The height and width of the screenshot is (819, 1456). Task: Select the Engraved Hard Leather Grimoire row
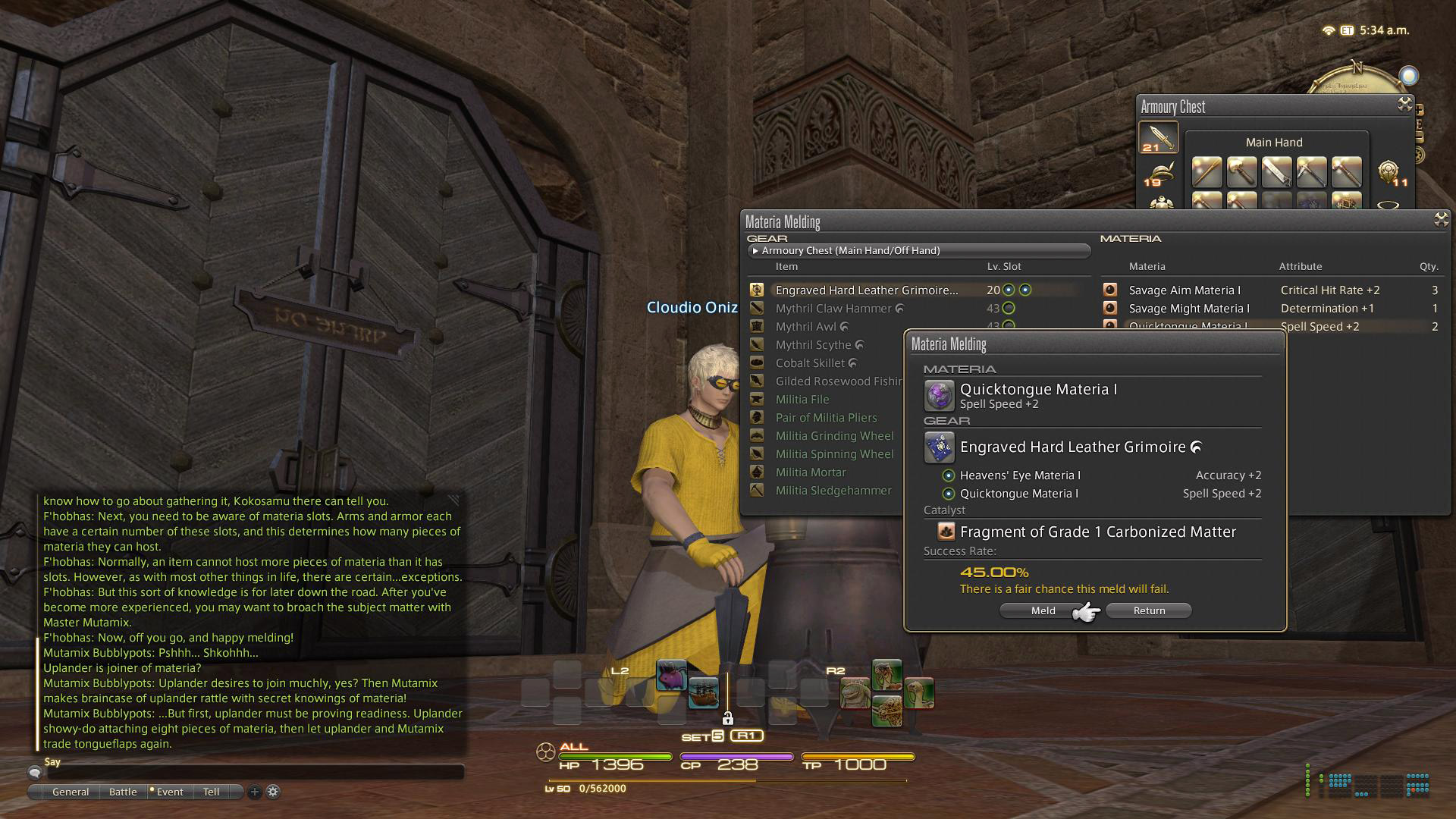pyautogui.click(x=866, y=290)
